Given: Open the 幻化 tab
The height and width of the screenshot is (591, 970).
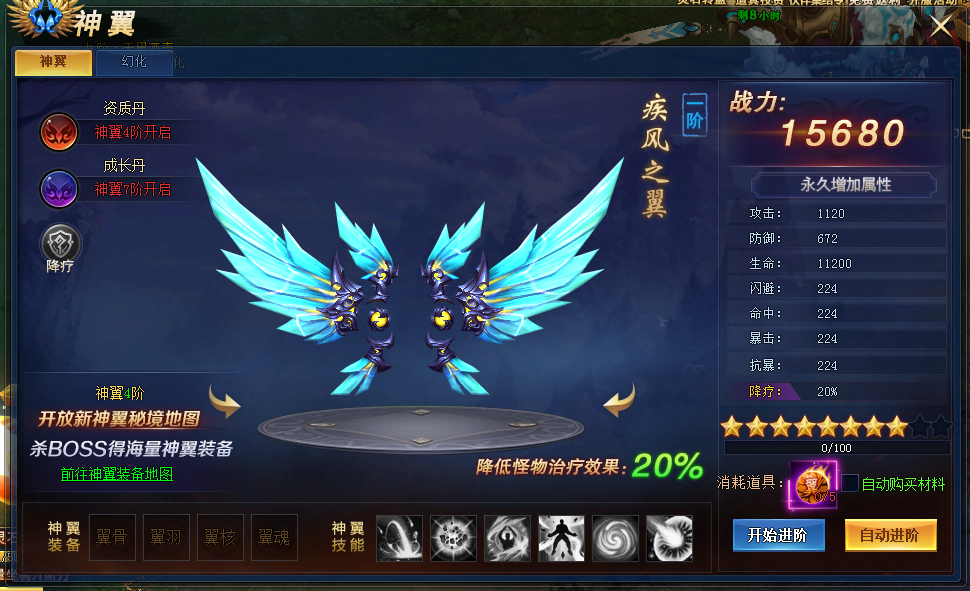Looking at the screenshot, I should (133, 62).
